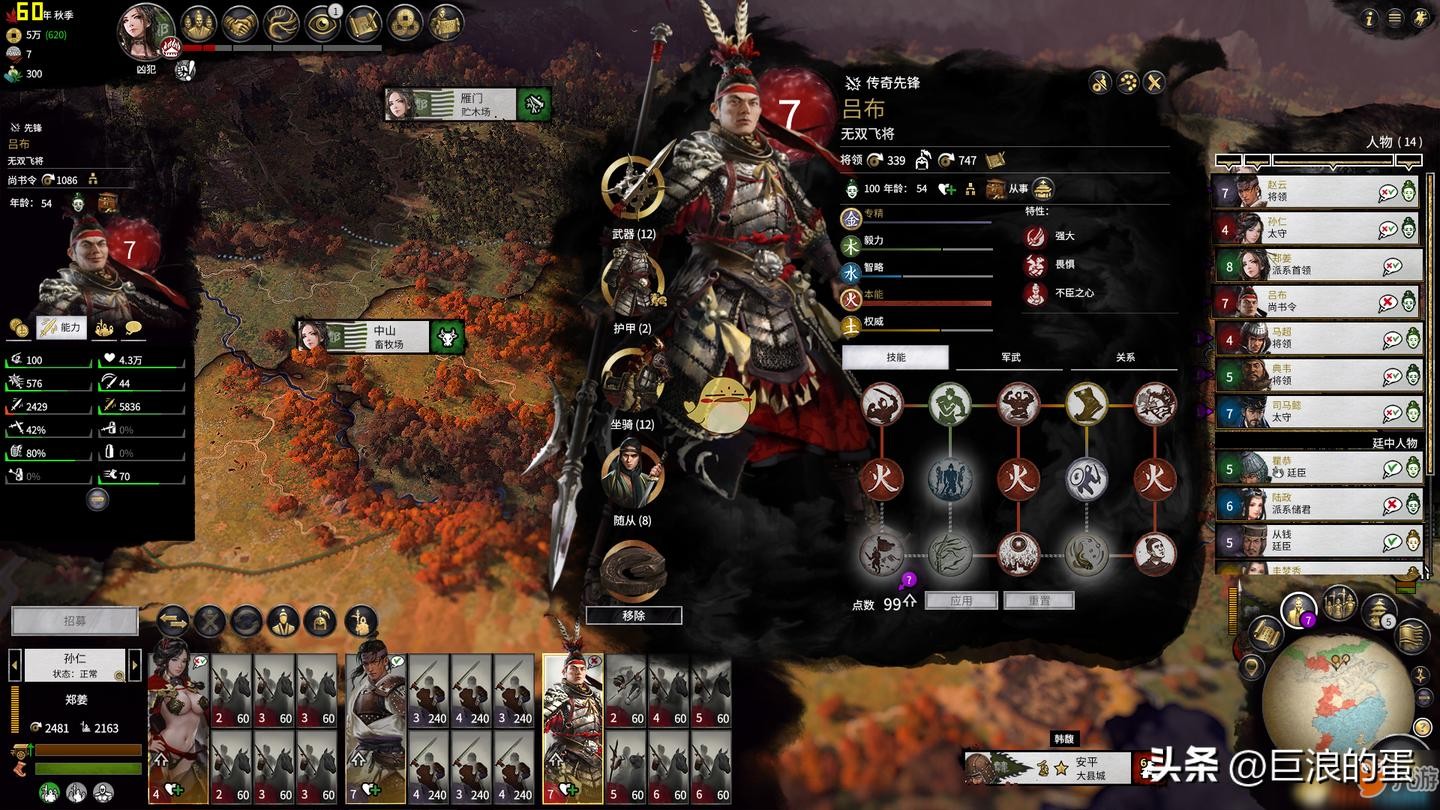Close the character details panel
Screen dimensions: 1440x810
[1154, 83]
